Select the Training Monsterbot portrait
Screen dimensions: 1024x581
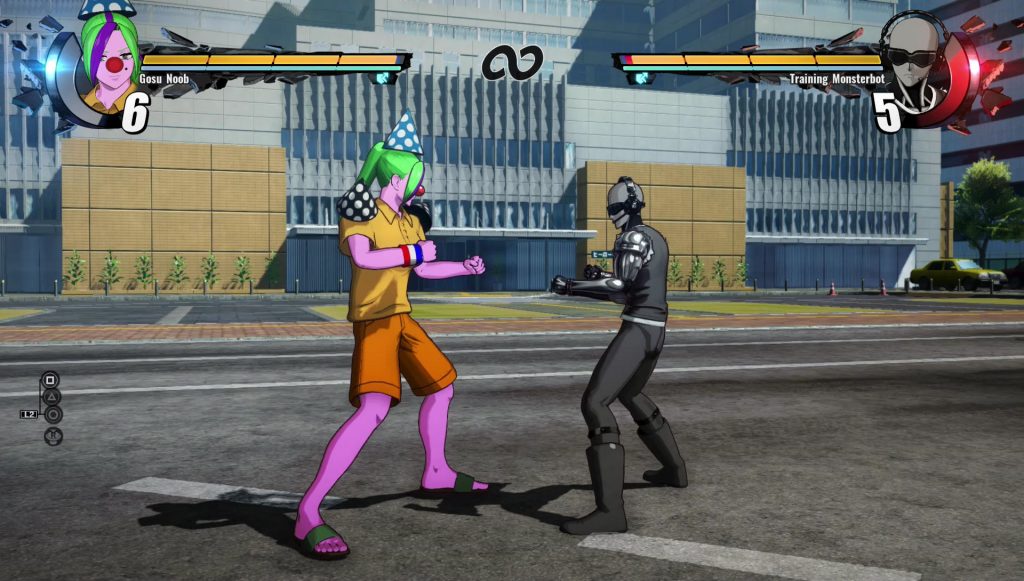tap(915, 62)
